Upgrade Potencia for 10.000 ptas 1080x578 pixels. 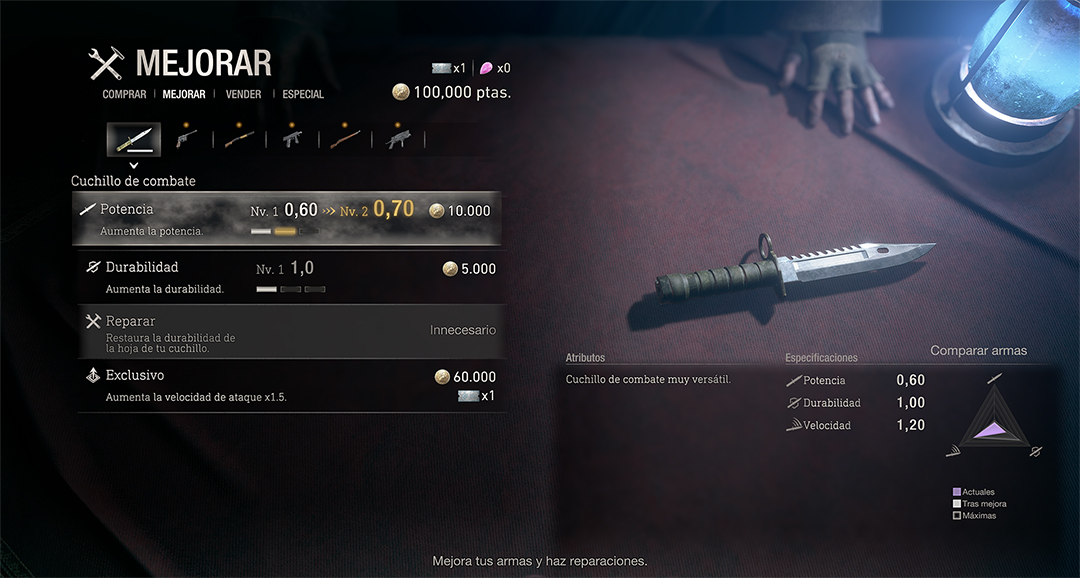coord(286,218)
